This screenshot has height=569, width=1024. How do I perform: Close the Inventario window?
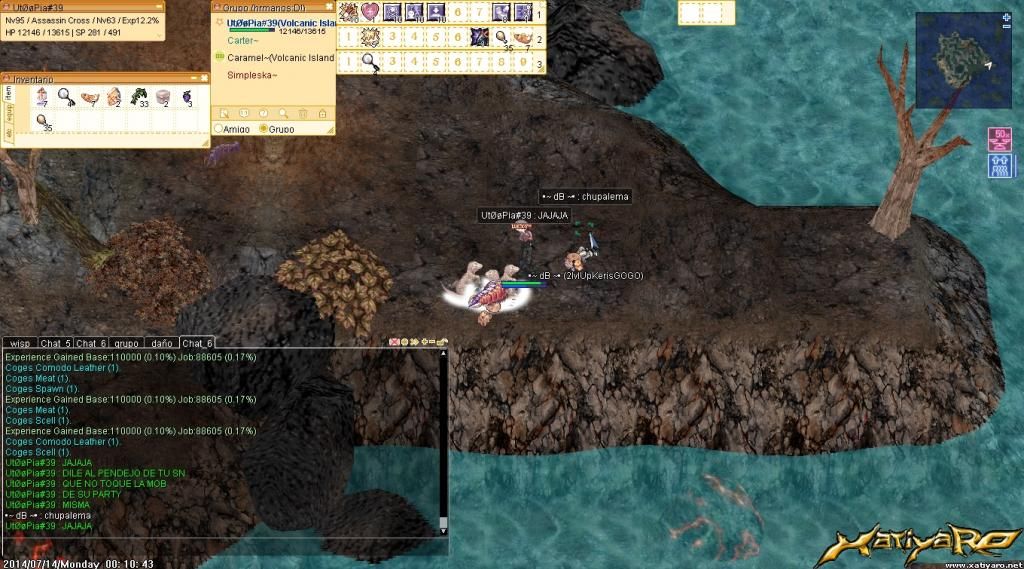(x=203, y=77)
